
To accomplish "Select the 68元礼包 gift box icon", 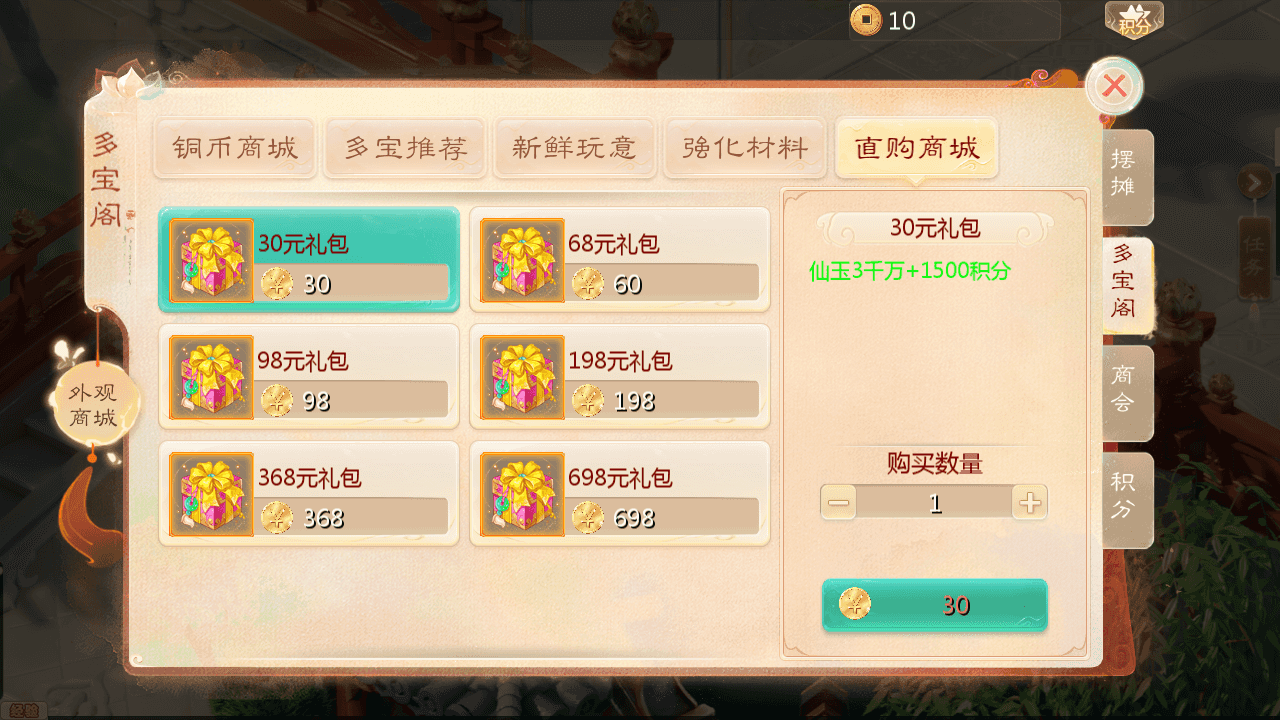I will 522,258.
